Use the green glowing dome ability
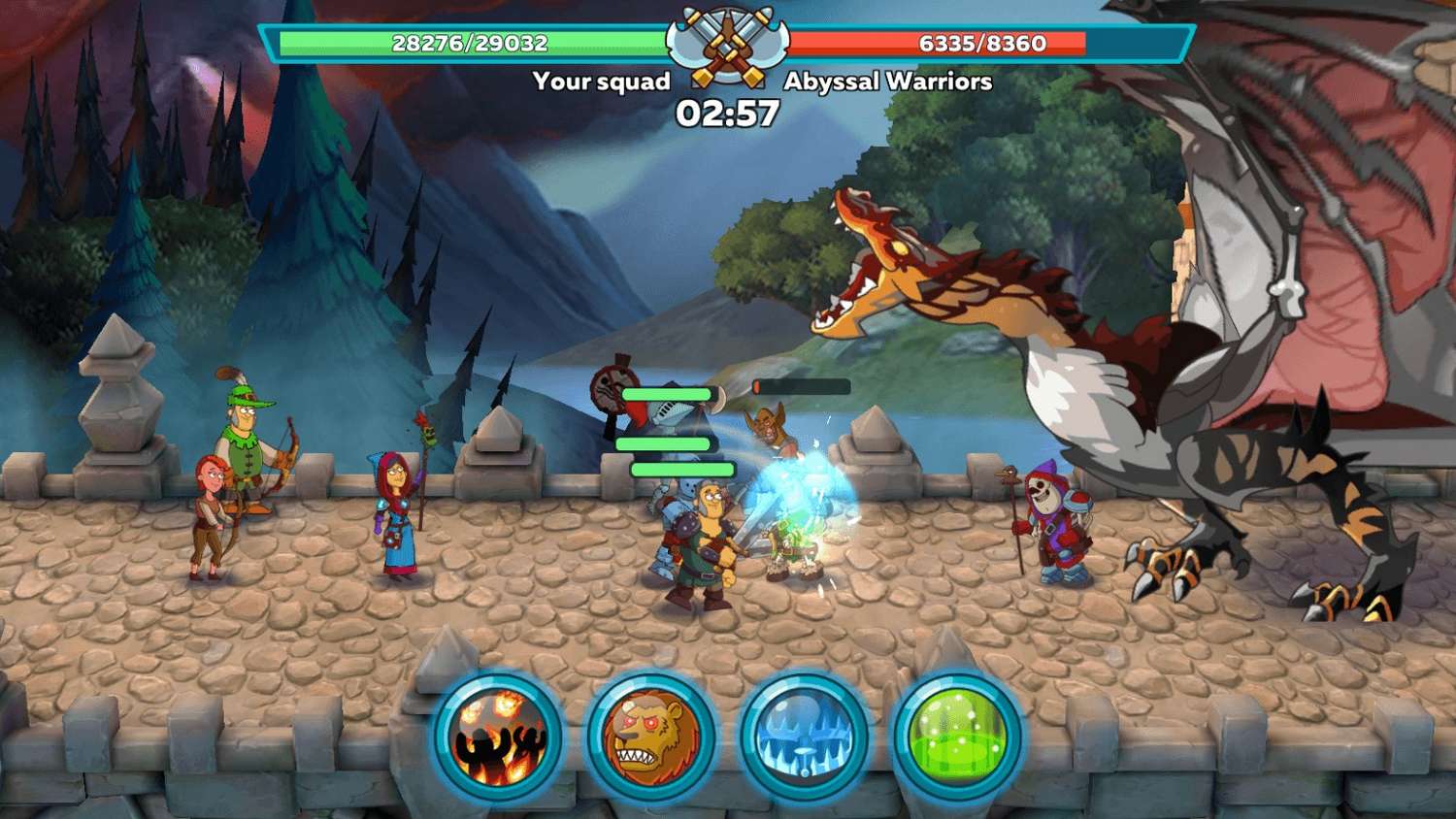The image size is (1456, 819). click(x=956, y=737)
